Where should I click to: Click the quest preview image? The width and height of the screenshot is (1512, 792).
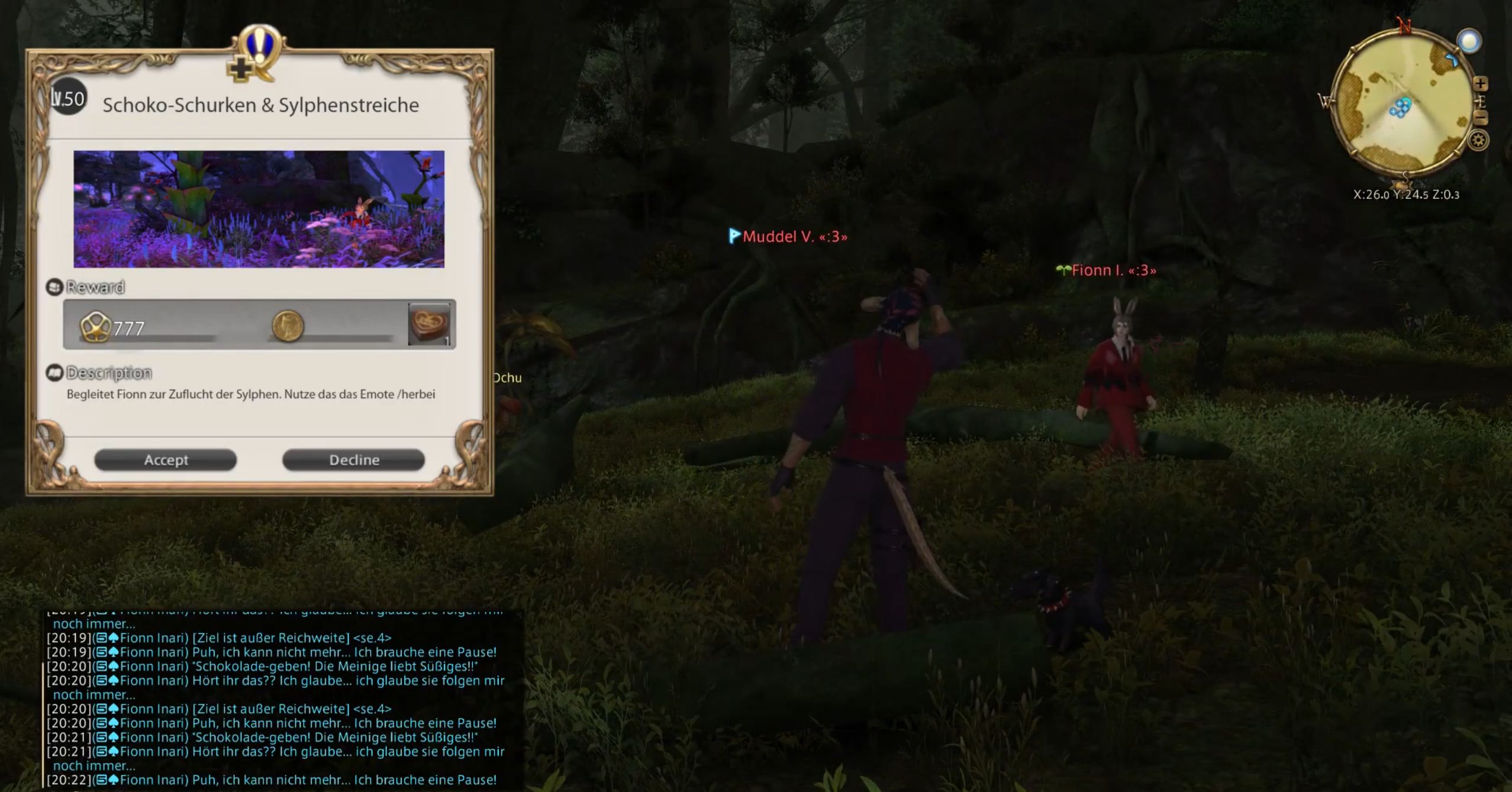[x=259, y=209]
